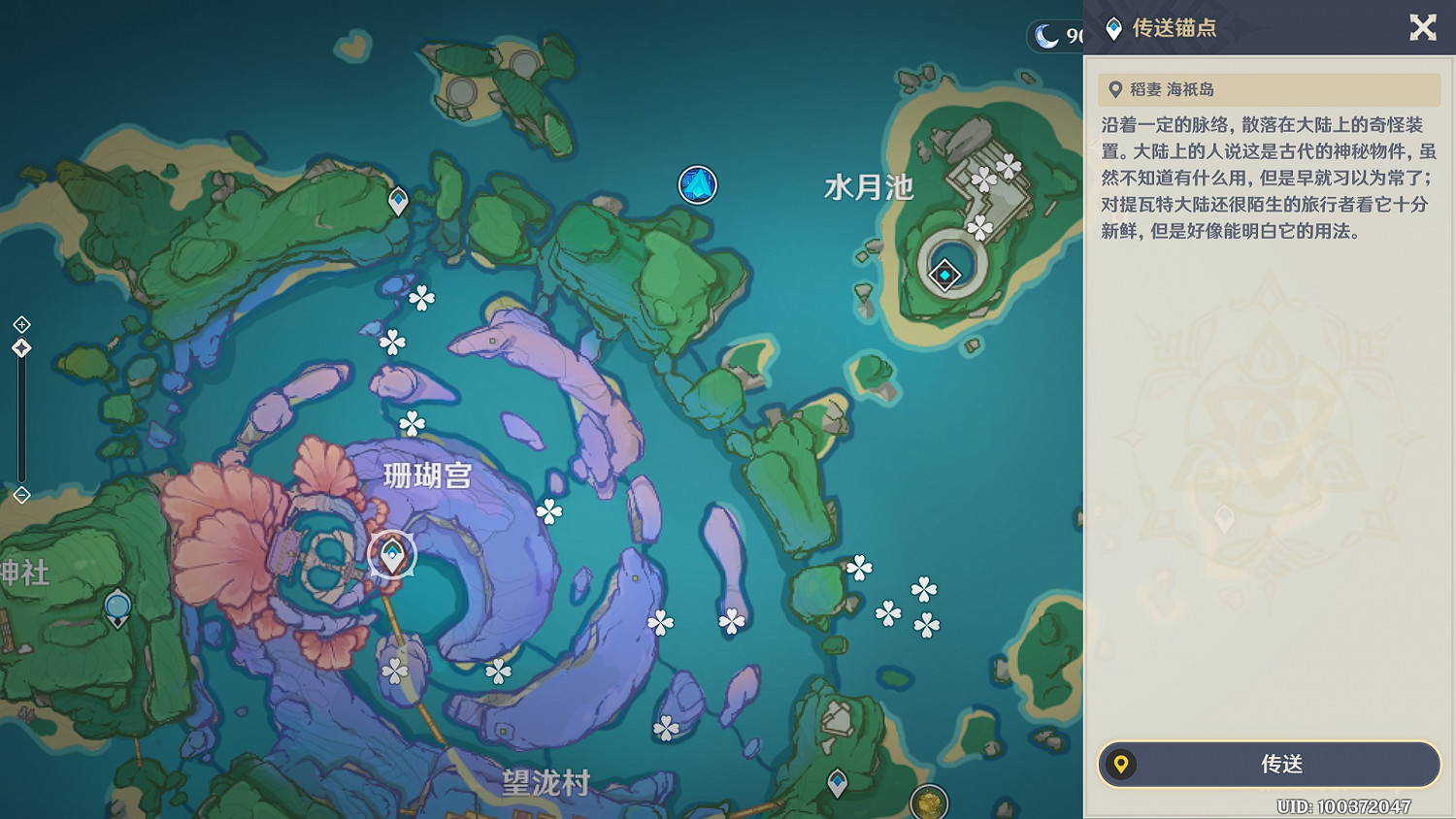Image resolution: width=1456 pixels, height=819 pixels.
Task: Click the 珊瑚宫 map label
Action: [x=427, y=476]
